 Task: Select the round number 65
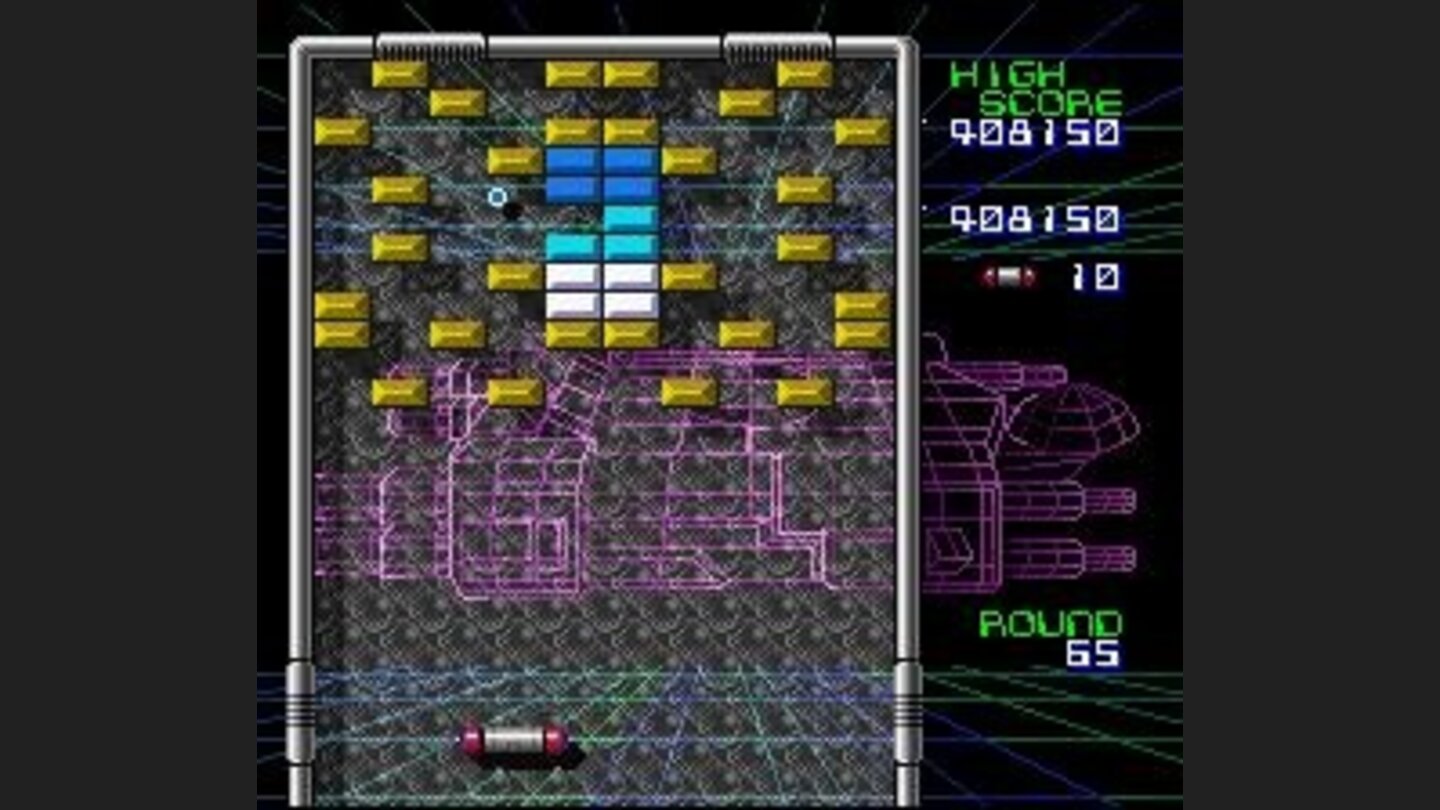(1092, 652)
